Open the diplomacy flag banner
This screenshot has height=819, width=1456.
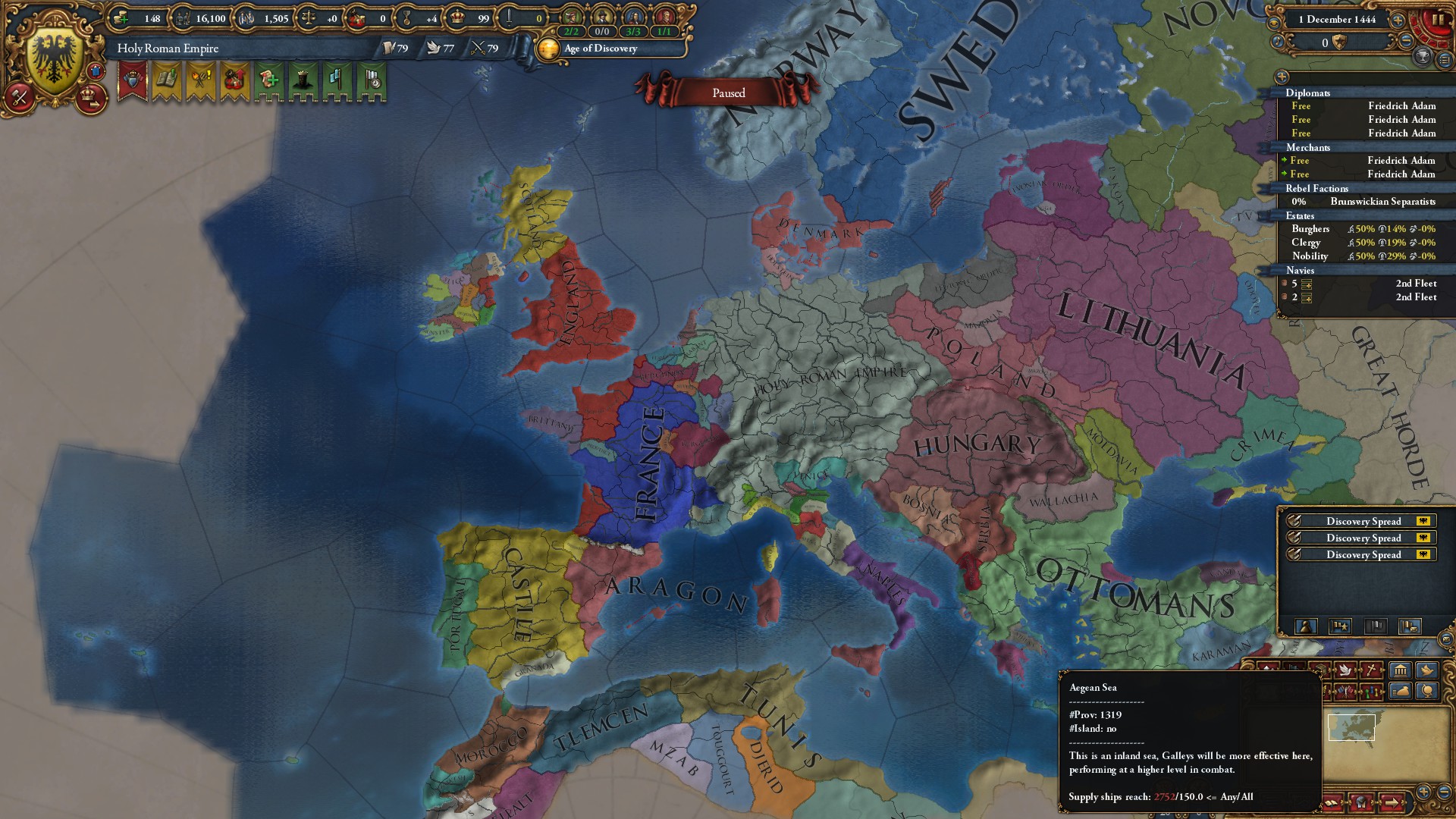(x=336, y=80)
